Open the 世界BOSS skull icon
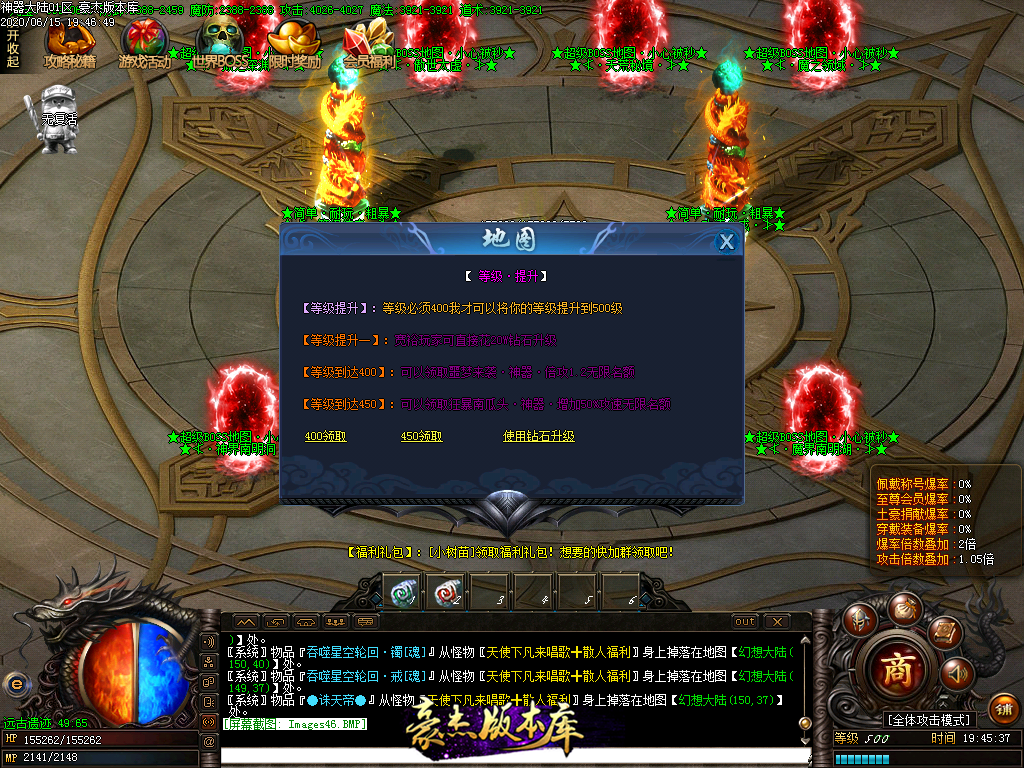 pyautogui.click(x=220, y=46)
